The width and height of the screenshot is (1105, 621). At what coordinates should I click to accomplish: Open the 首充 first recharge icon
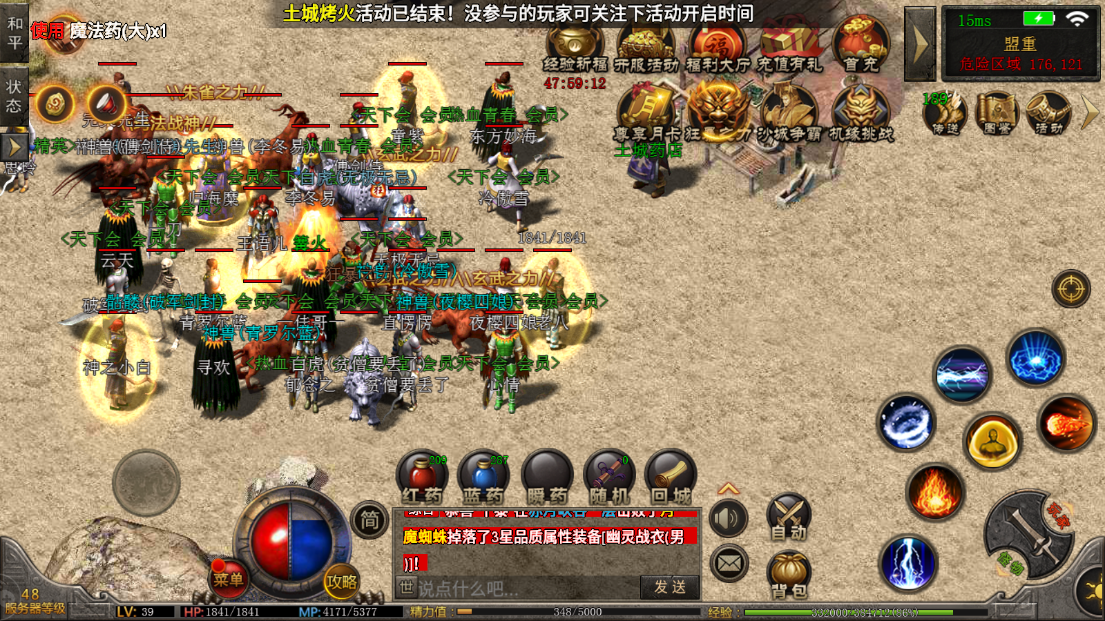(x=860, y=45)
